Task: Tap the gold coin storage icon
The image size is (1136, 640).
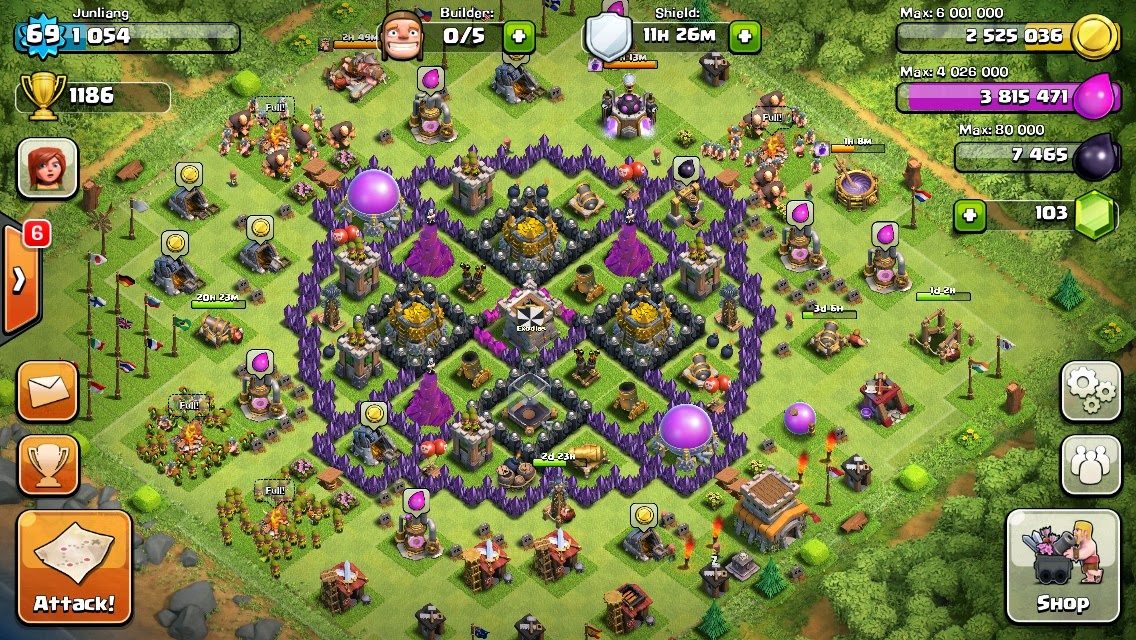Action: point(1096,37)
